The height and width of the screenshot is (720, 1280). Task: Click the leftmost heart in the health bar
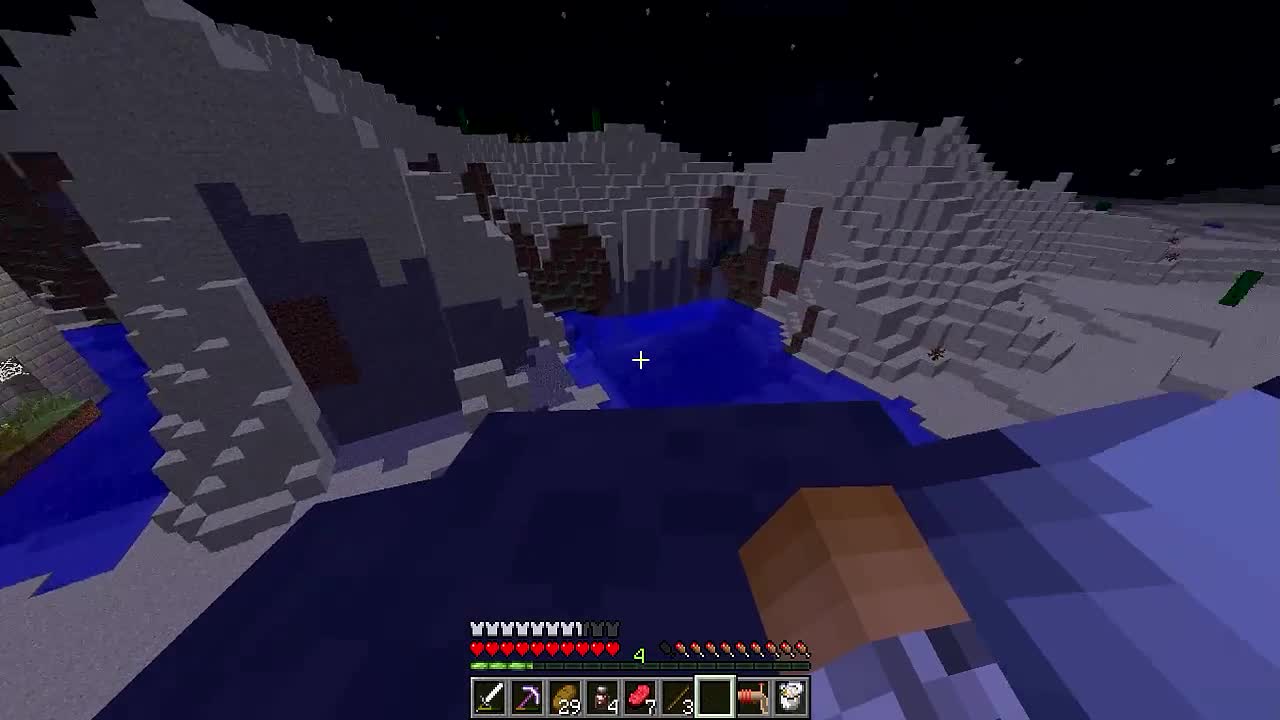tap(477, 648)
